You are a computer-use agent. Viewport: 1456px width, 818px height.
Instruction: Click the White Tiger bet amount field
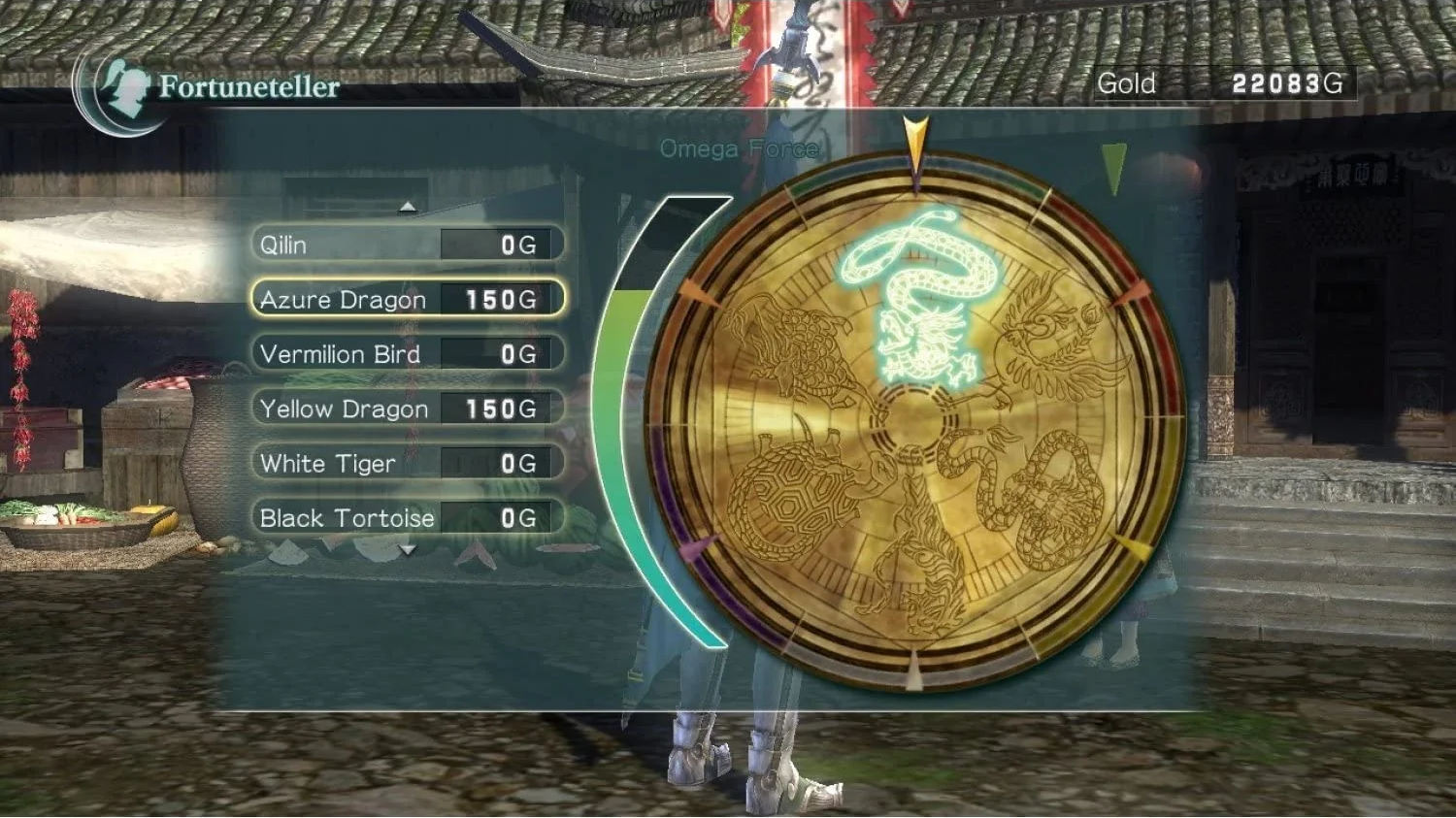point(497,463)
